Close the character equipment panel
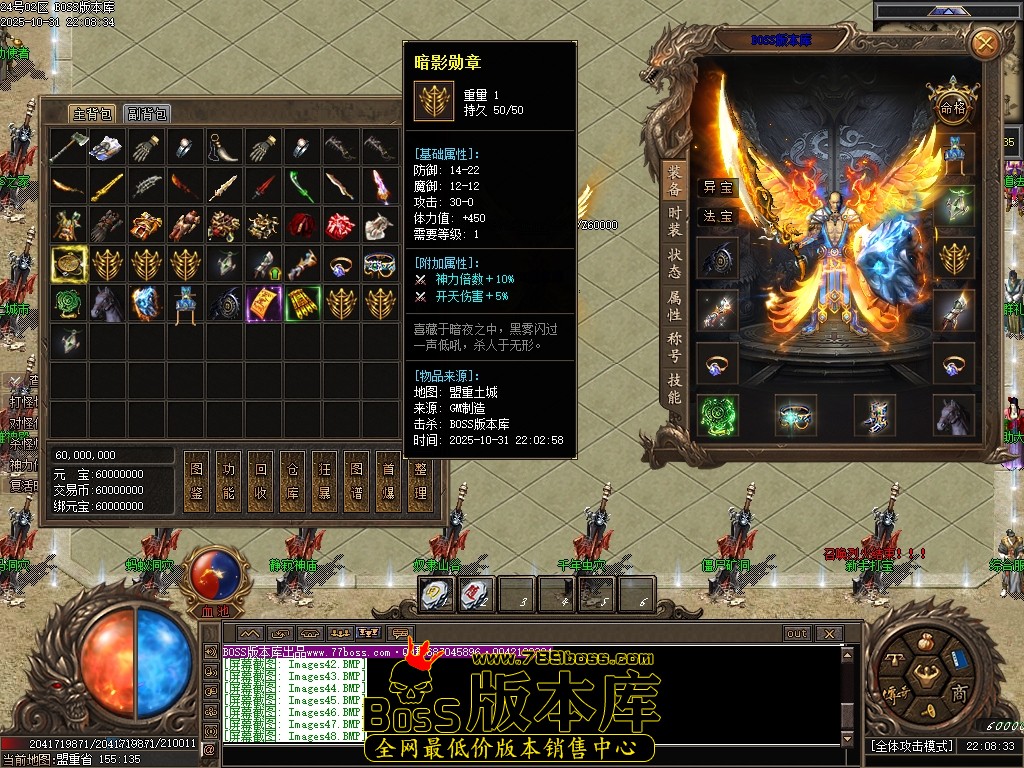Screen dimensions: 1024x768 985,43
